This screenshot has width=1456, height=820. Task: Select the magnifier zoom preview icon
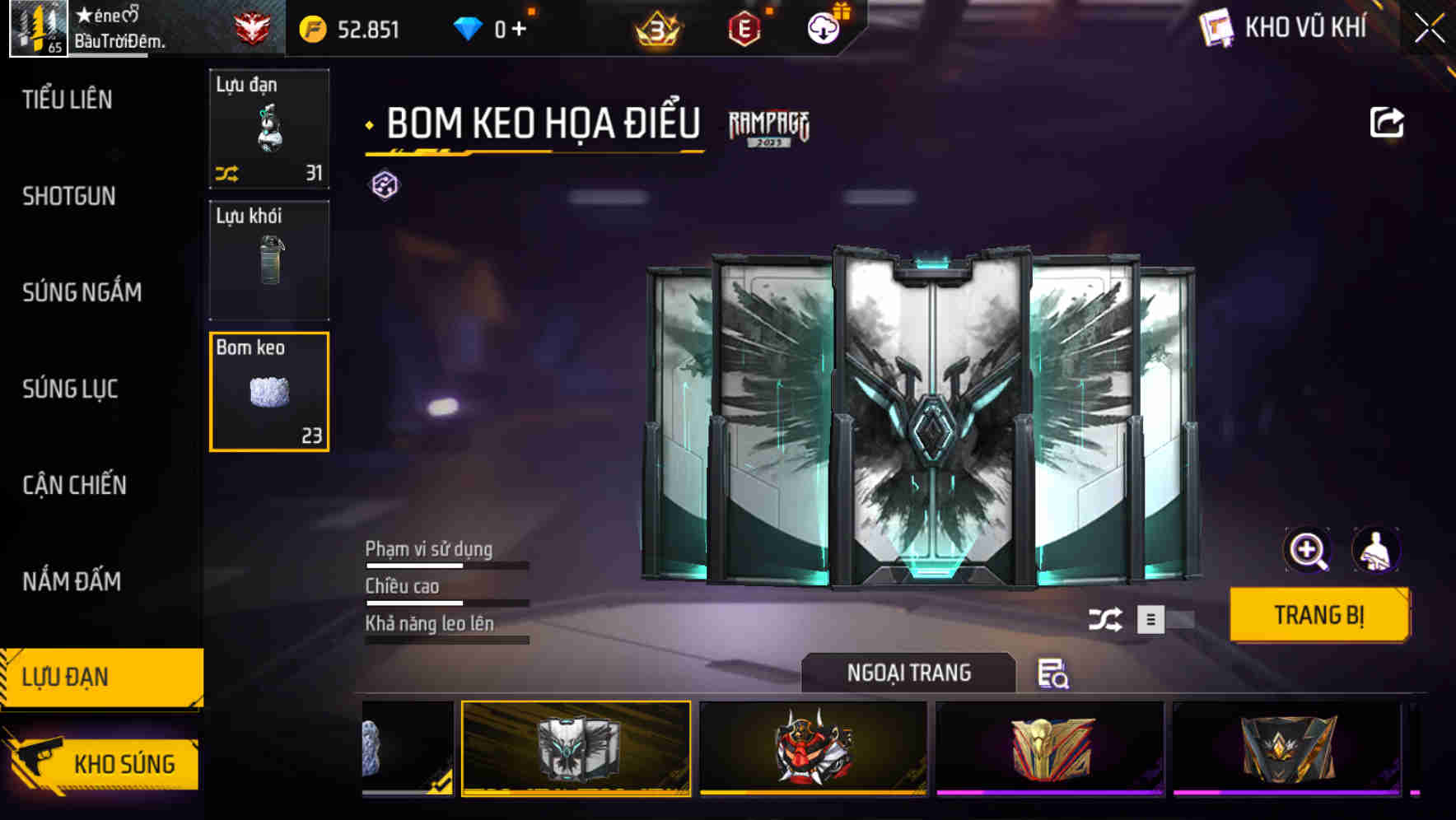click(x=1308, y=550)
